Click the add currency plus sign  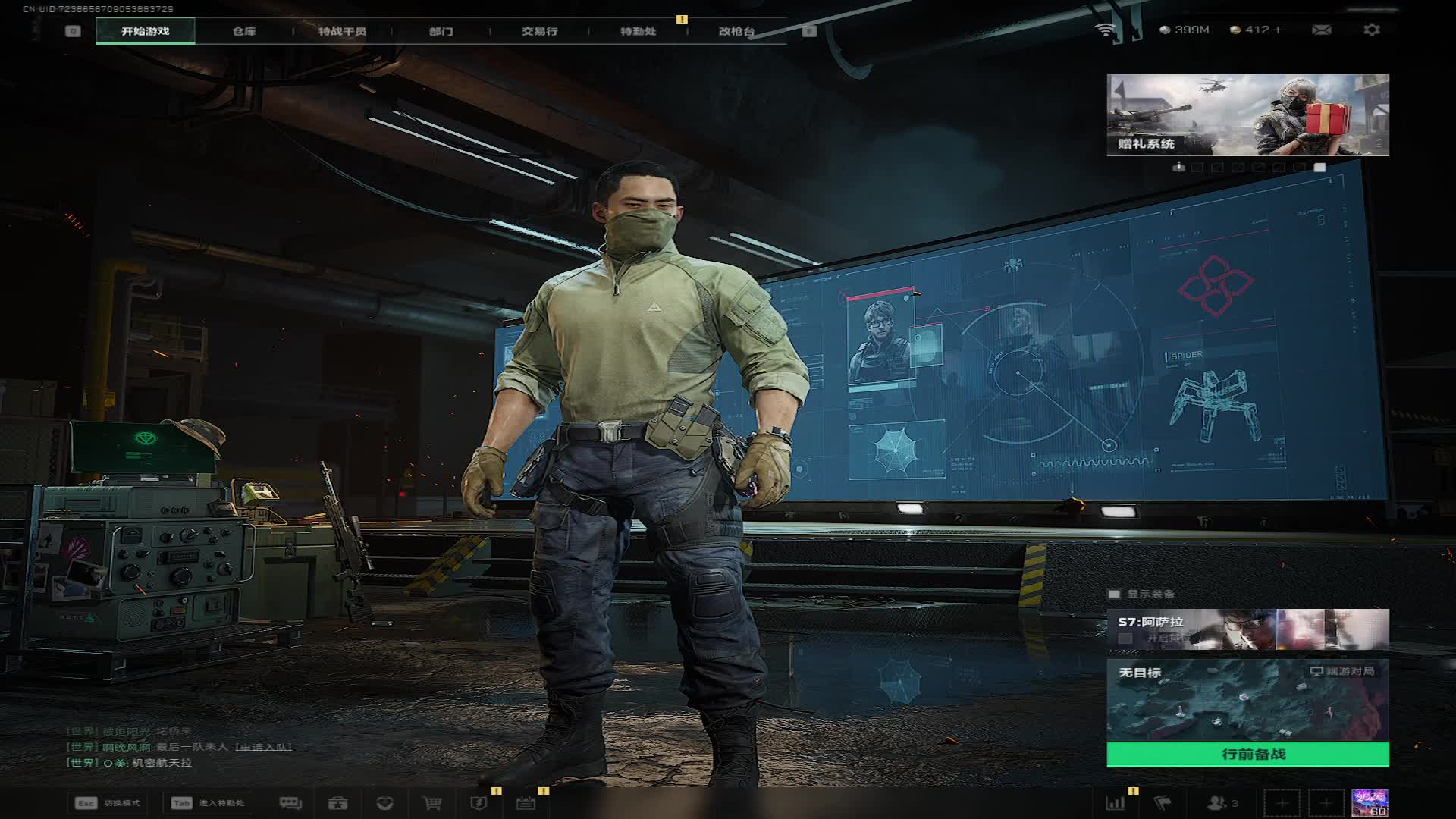pos(1279,30)
